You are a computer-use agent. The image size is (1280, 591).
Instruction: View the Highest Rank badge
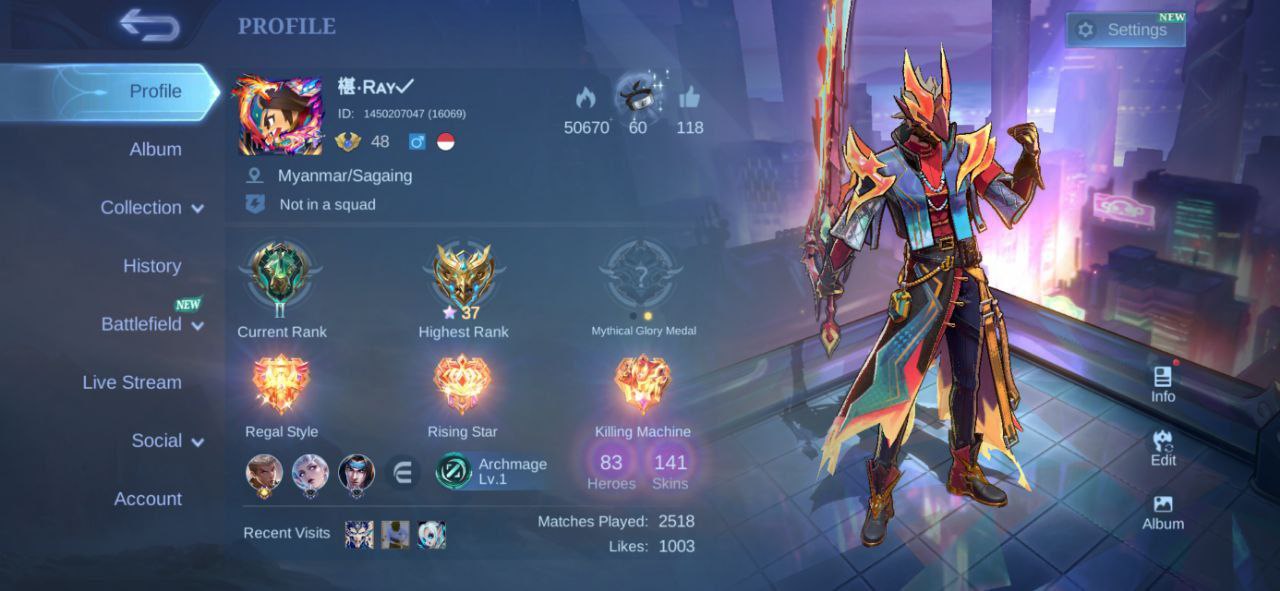463,275
